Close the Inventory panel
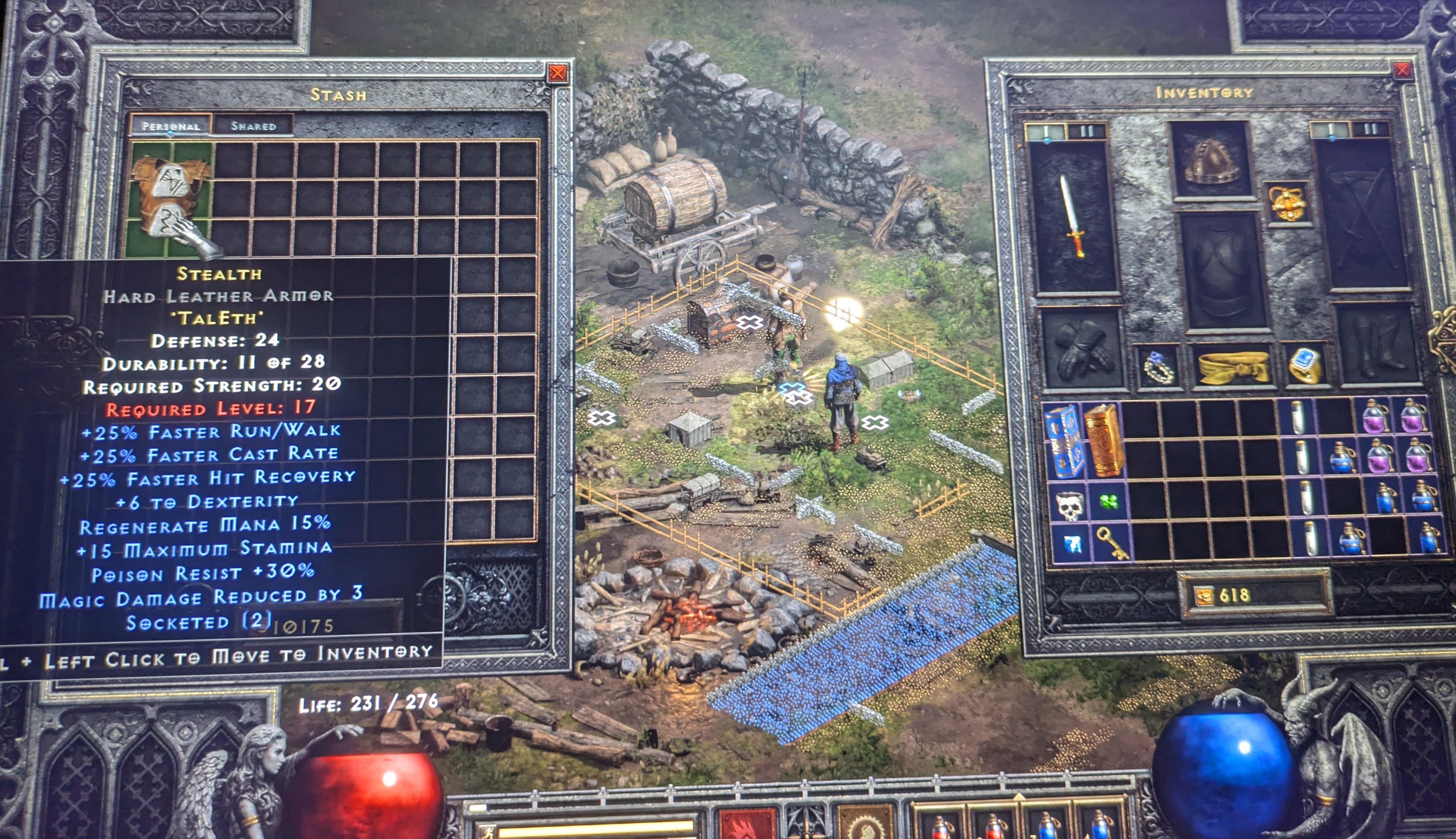The height and width of the screenshot is (839, 1456). 1402,70
